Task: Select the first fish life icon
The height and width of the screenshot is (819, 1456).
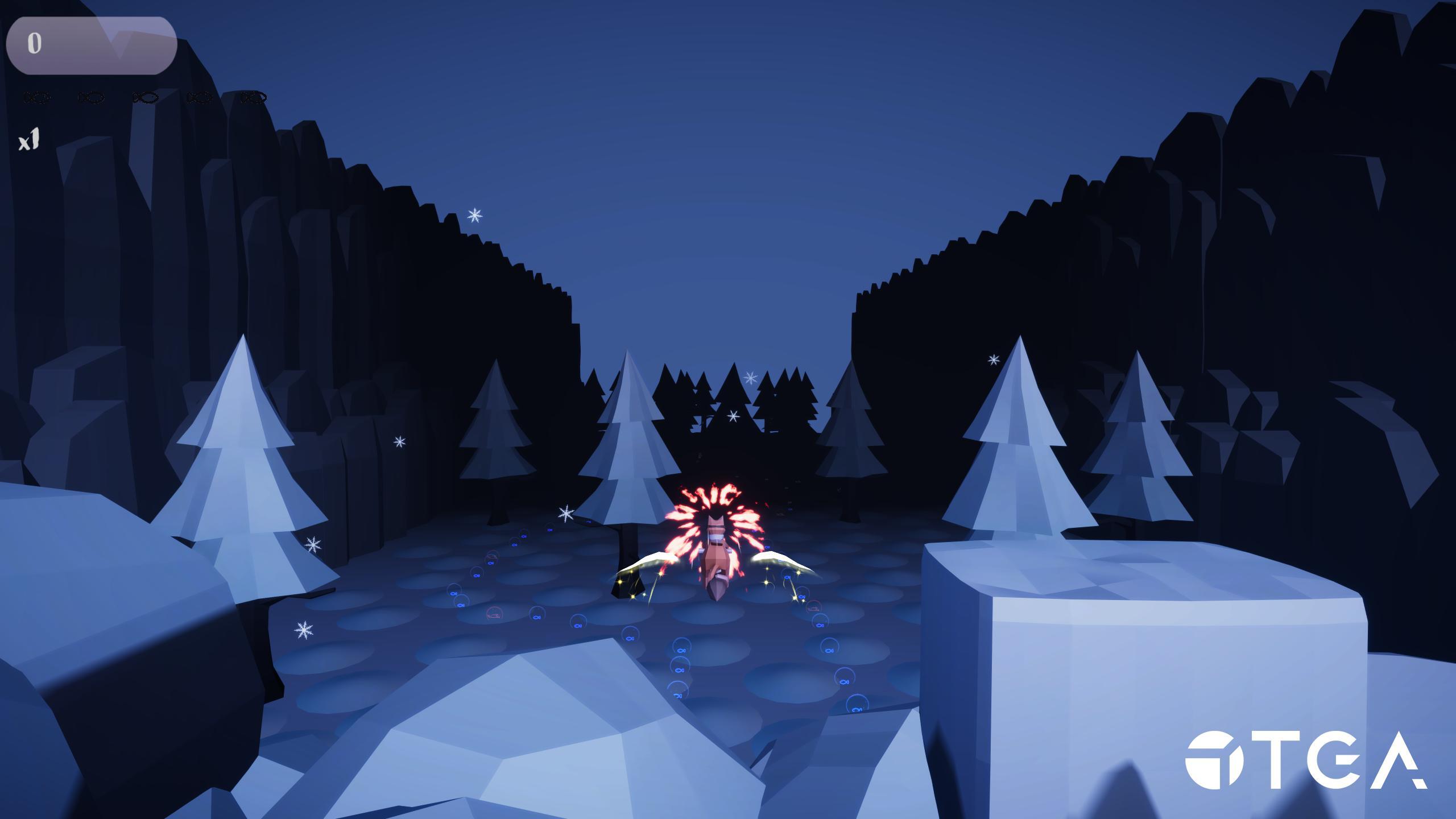Action: (x=37, y=97)
